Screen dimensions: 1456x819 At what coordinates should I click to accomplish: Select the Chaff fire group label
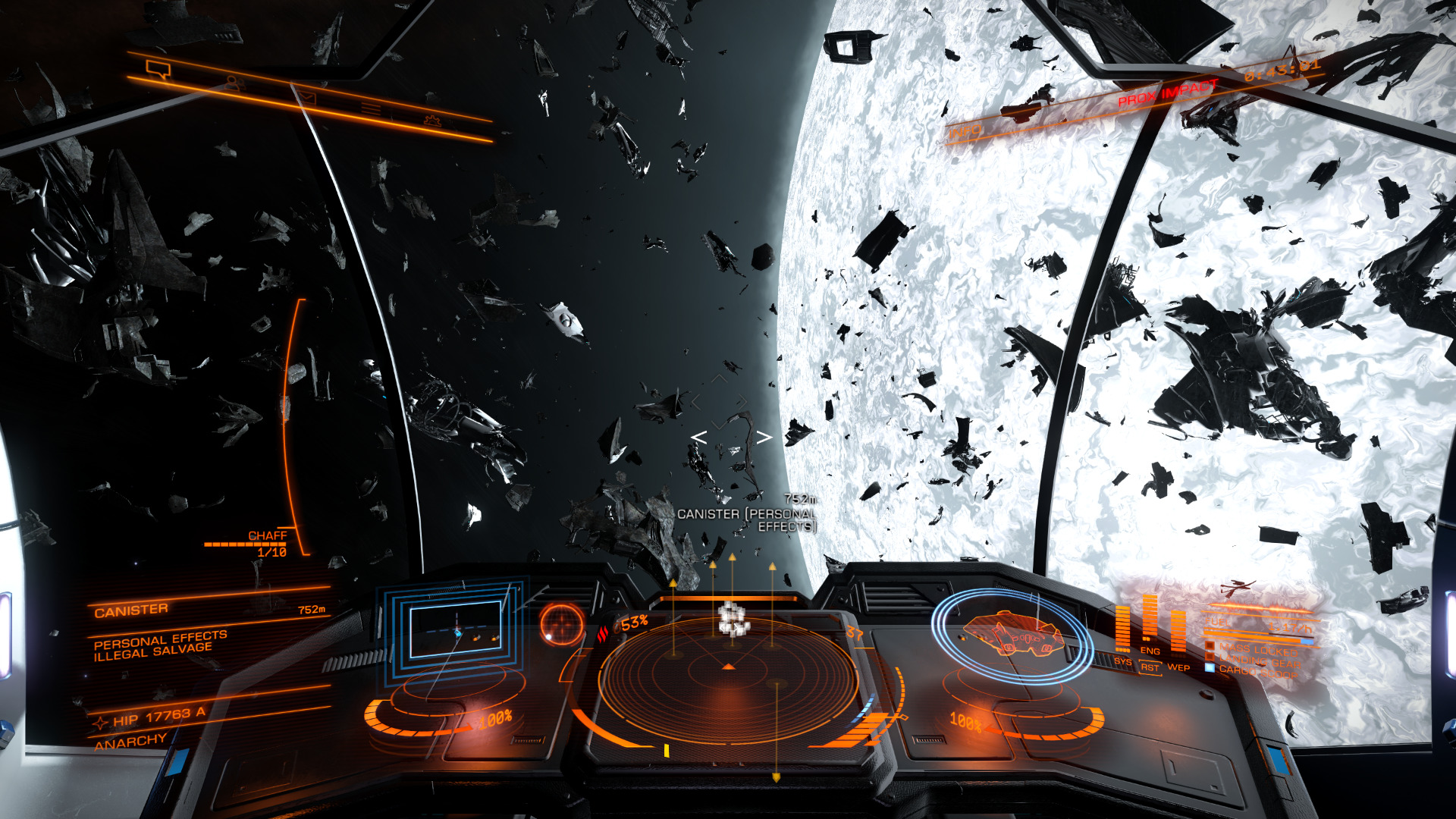267,536
